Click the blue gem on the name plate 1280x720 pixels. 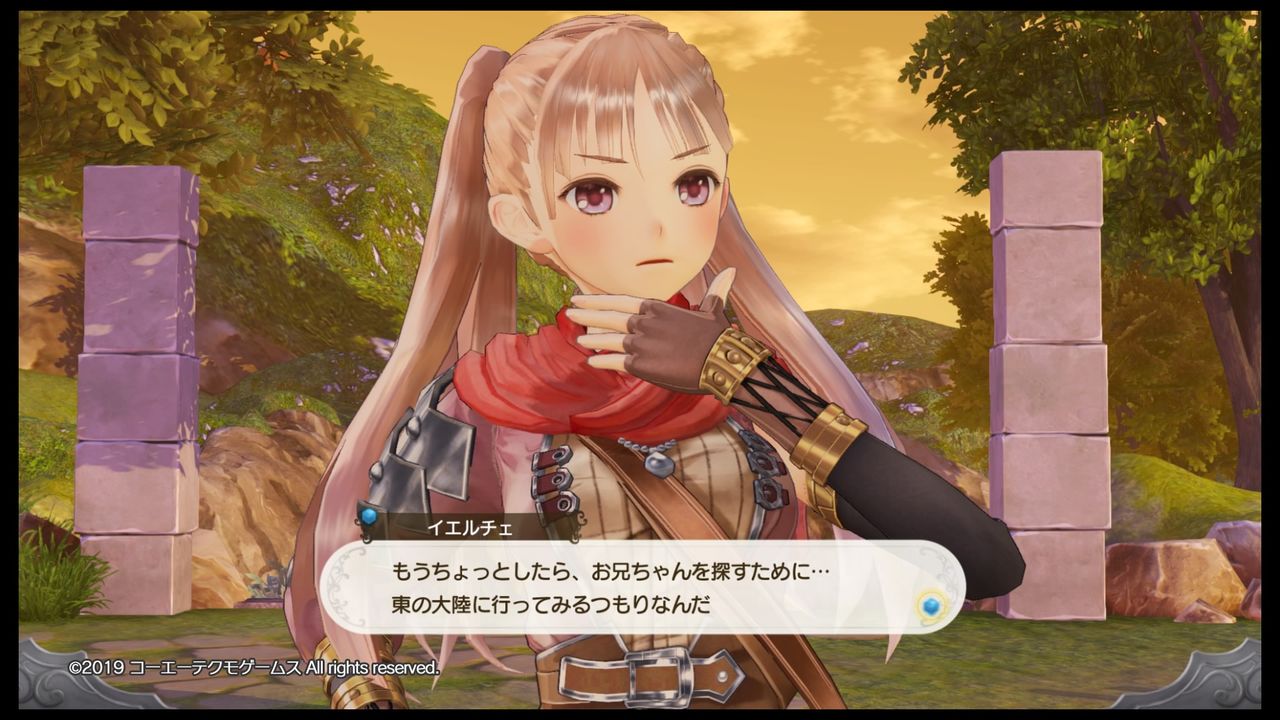click(x=368, y=517)
